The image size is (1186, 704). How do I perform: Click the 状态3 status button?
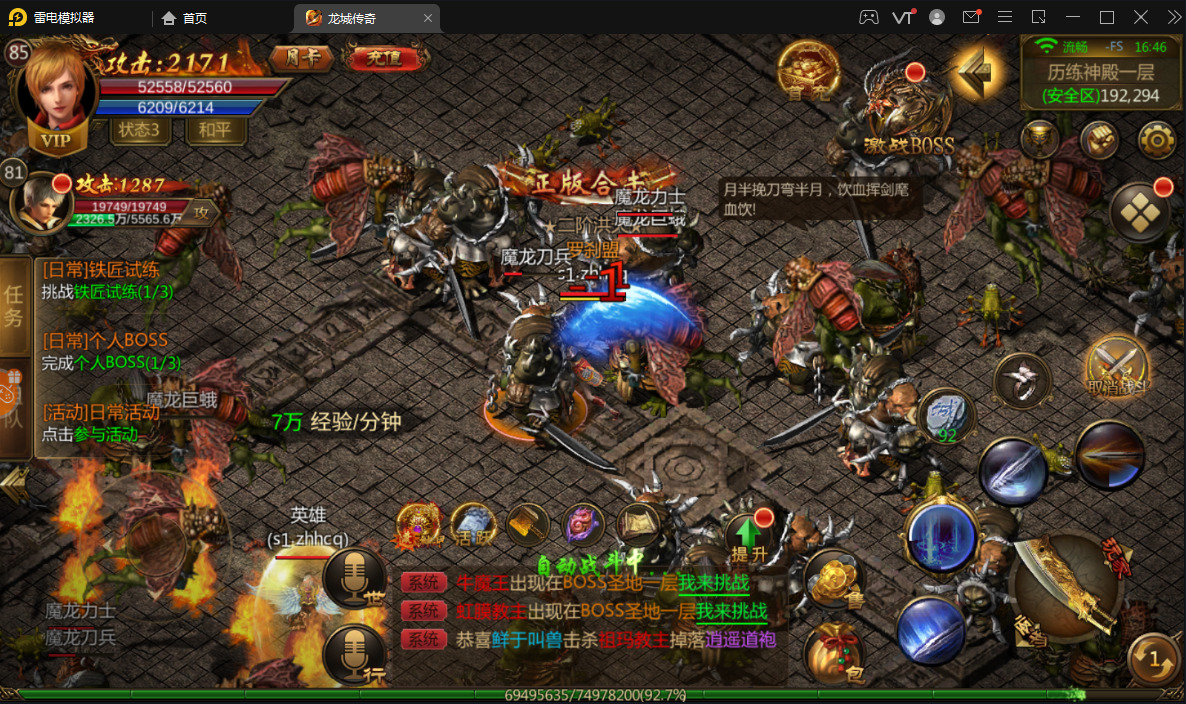click(x=139, y=129)
